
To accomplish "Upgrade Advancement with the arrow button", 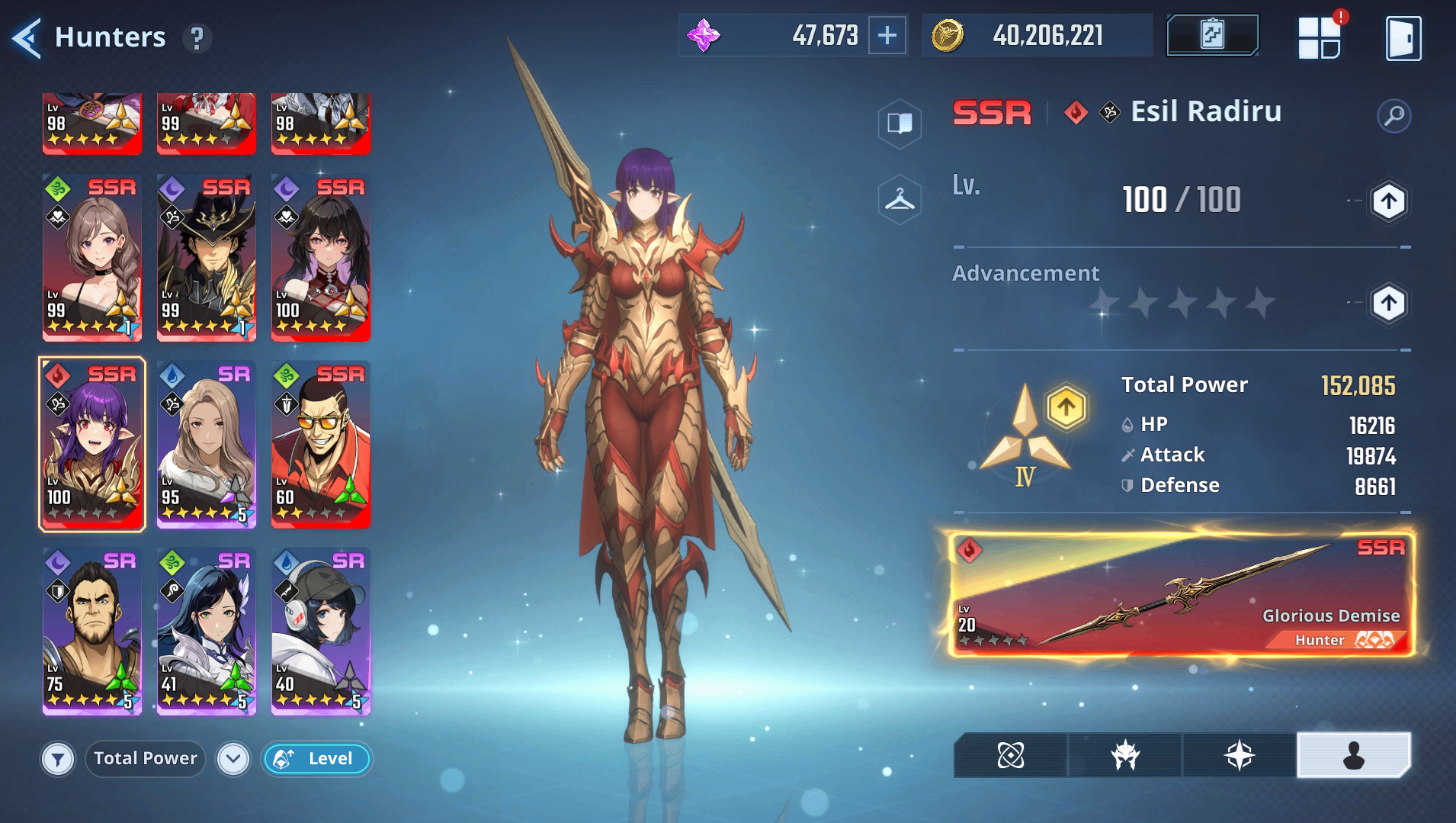I will [1388, 303].
